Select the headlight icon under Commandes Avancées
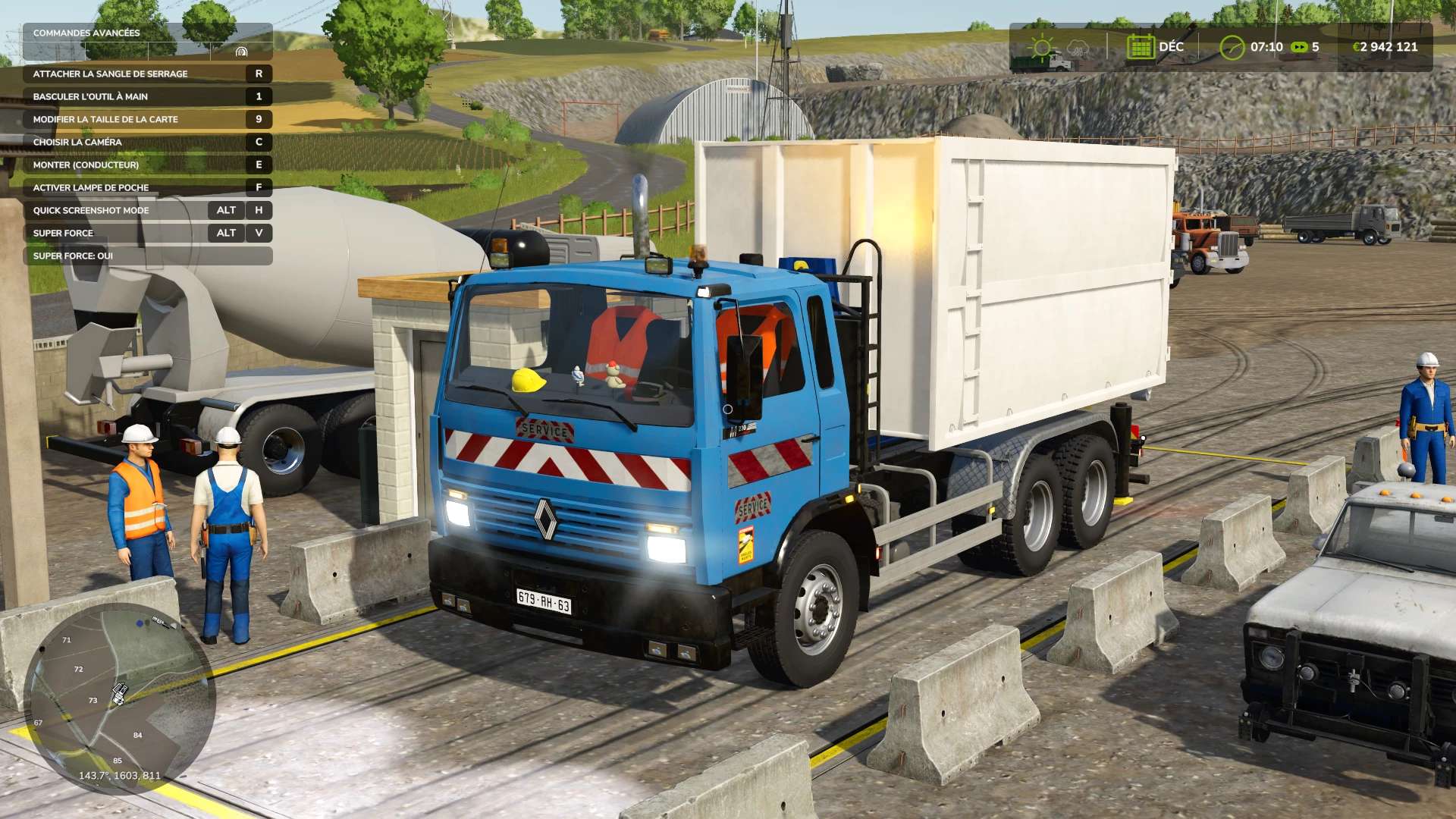 pyautogui.click(x=242, y=52)
